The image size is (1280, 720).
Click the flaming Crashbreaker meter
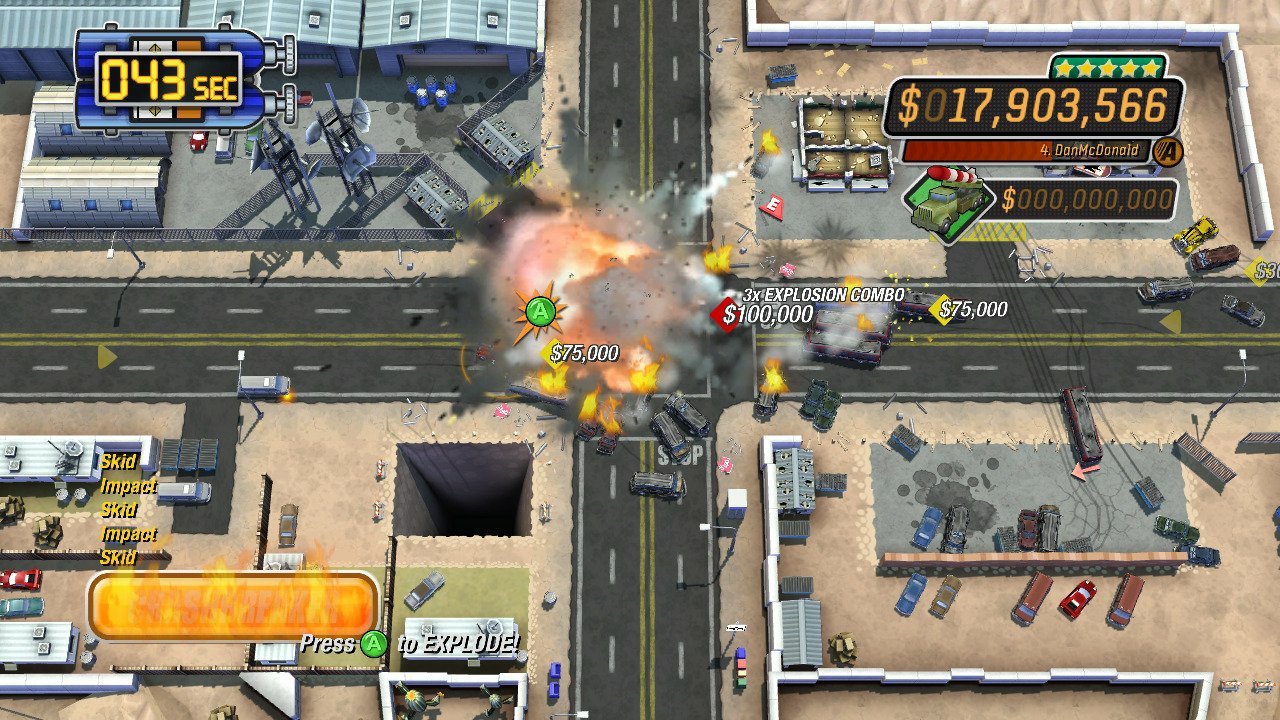tap(232, 604)
